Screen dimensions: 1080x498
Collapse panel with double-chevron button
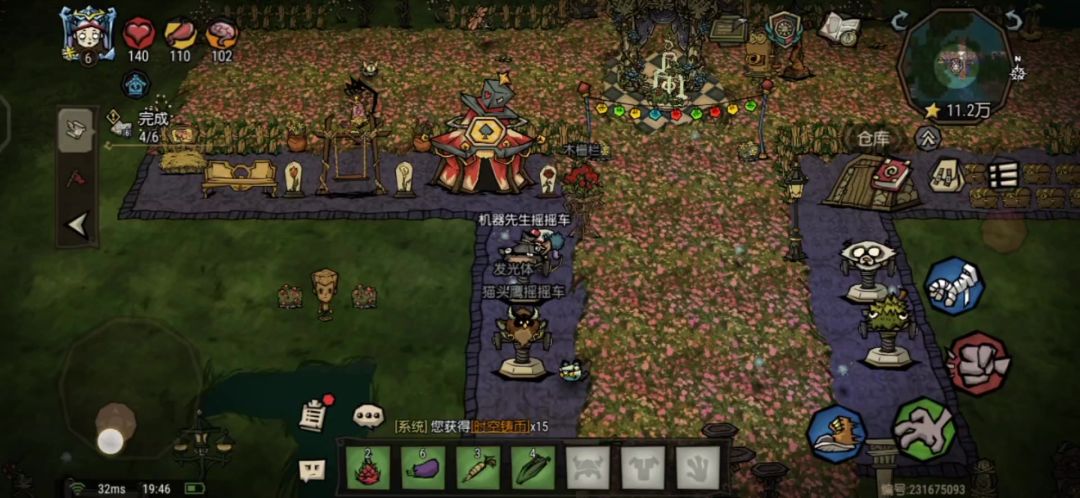929,138
